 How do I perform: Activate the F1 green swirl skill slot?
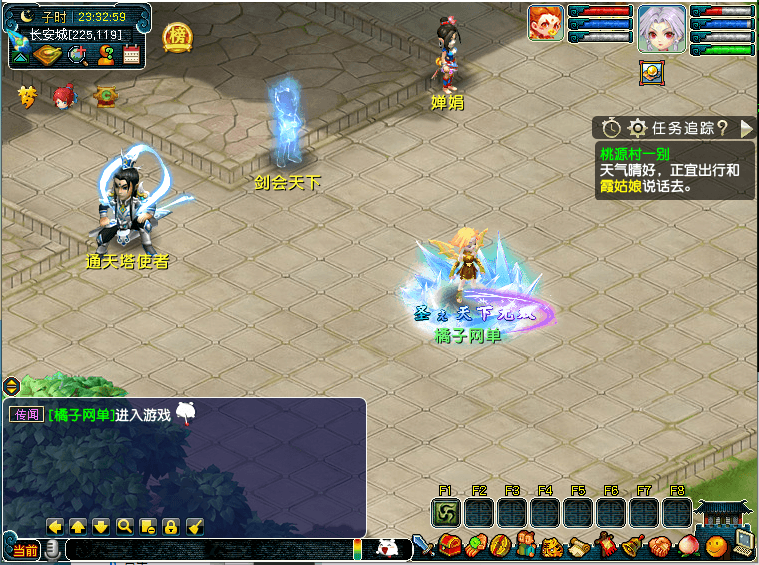446,513
